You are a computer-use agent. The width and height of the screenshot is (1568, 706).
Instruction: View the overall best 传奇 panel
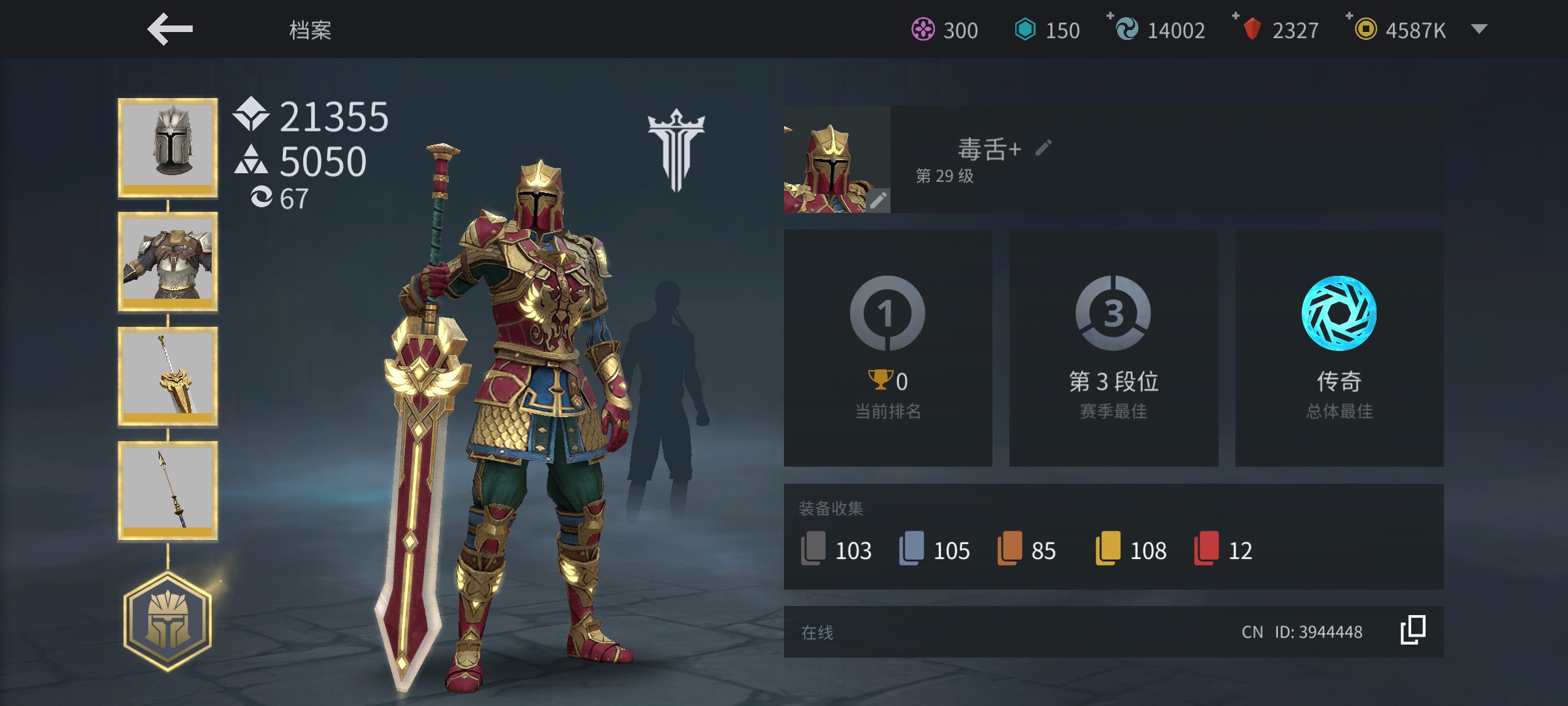tap(1339, 348)
